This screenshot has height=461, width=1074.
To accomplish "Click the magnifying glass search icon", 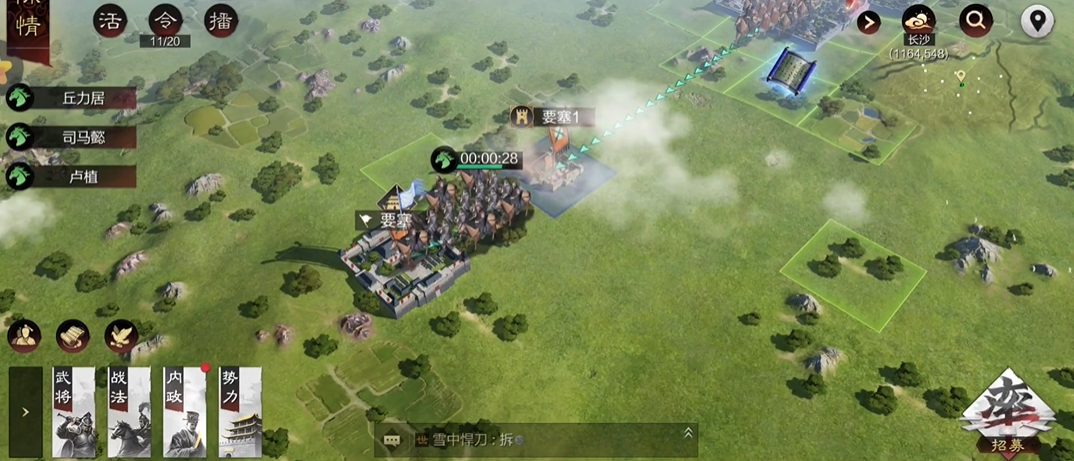I will pyautogui.click(x=975, y=20).
